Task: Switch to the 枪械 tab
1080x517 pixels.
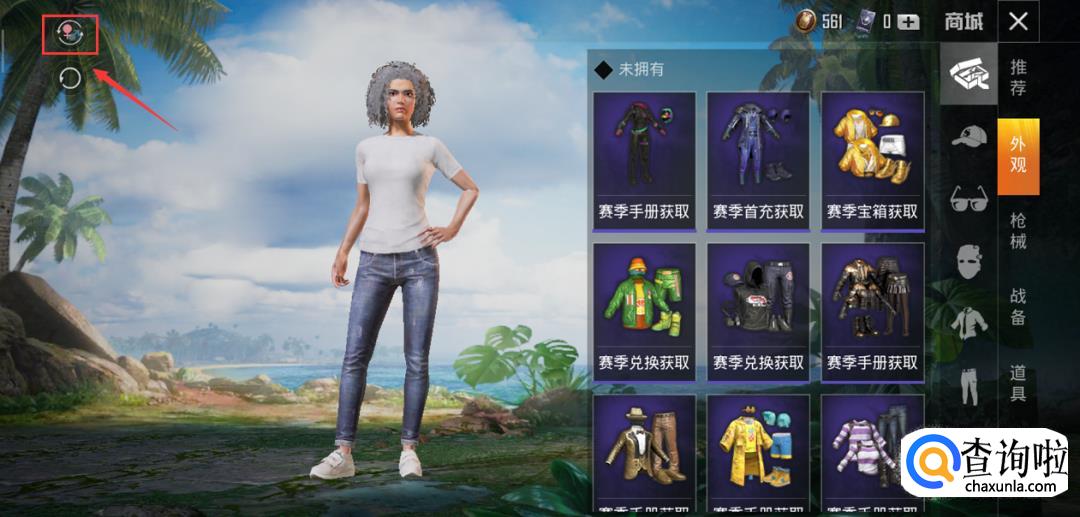Action: coord(1018,231)
